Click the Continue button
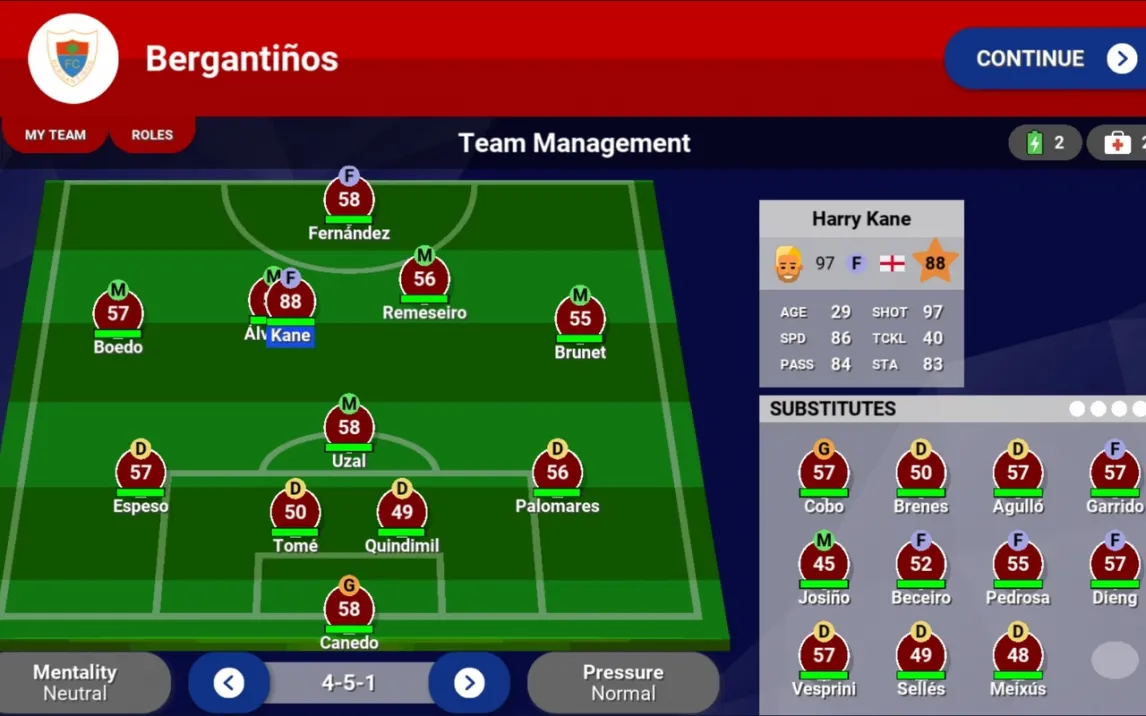Image resolution: width=1146 pixels, height=716 pixels. click(x=1045, y=59)
